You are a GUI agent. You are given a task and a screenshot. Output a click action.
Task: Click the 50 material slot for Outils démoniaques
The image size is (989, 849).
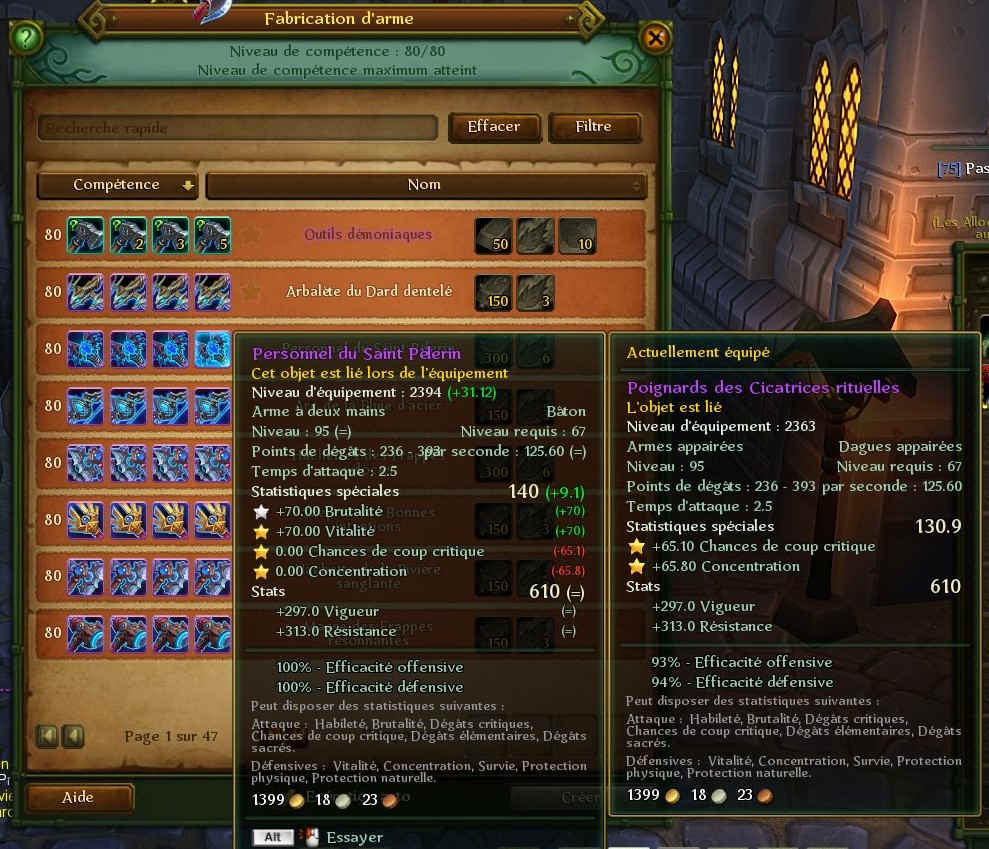[x=492, y=235]
